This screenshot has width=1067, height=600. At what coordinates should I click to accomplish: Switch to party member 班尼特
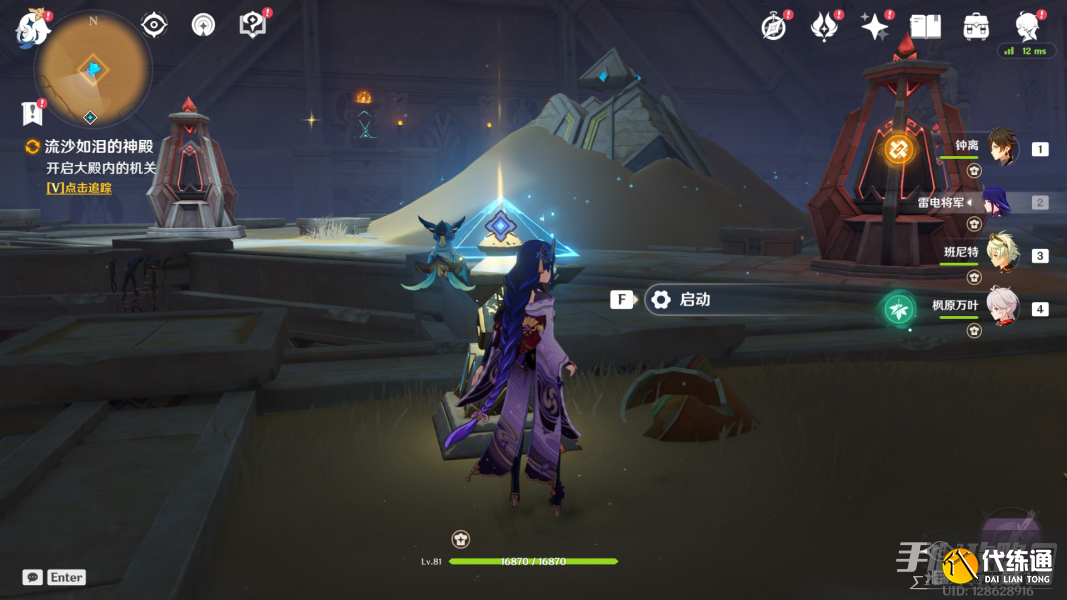coord(1002,254)
